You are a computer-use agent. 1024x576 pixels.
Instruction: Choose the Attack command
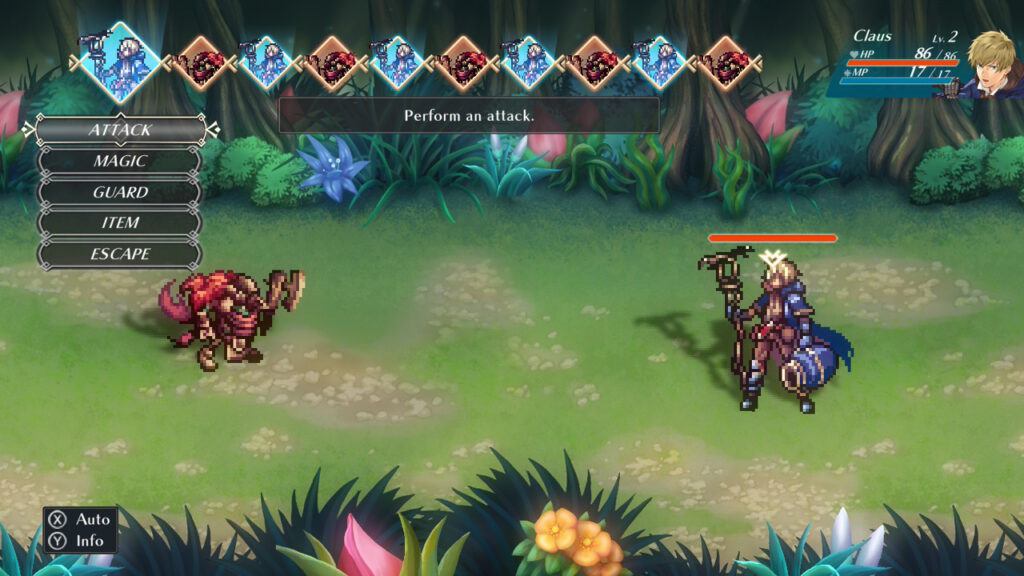tap(120, 130)
